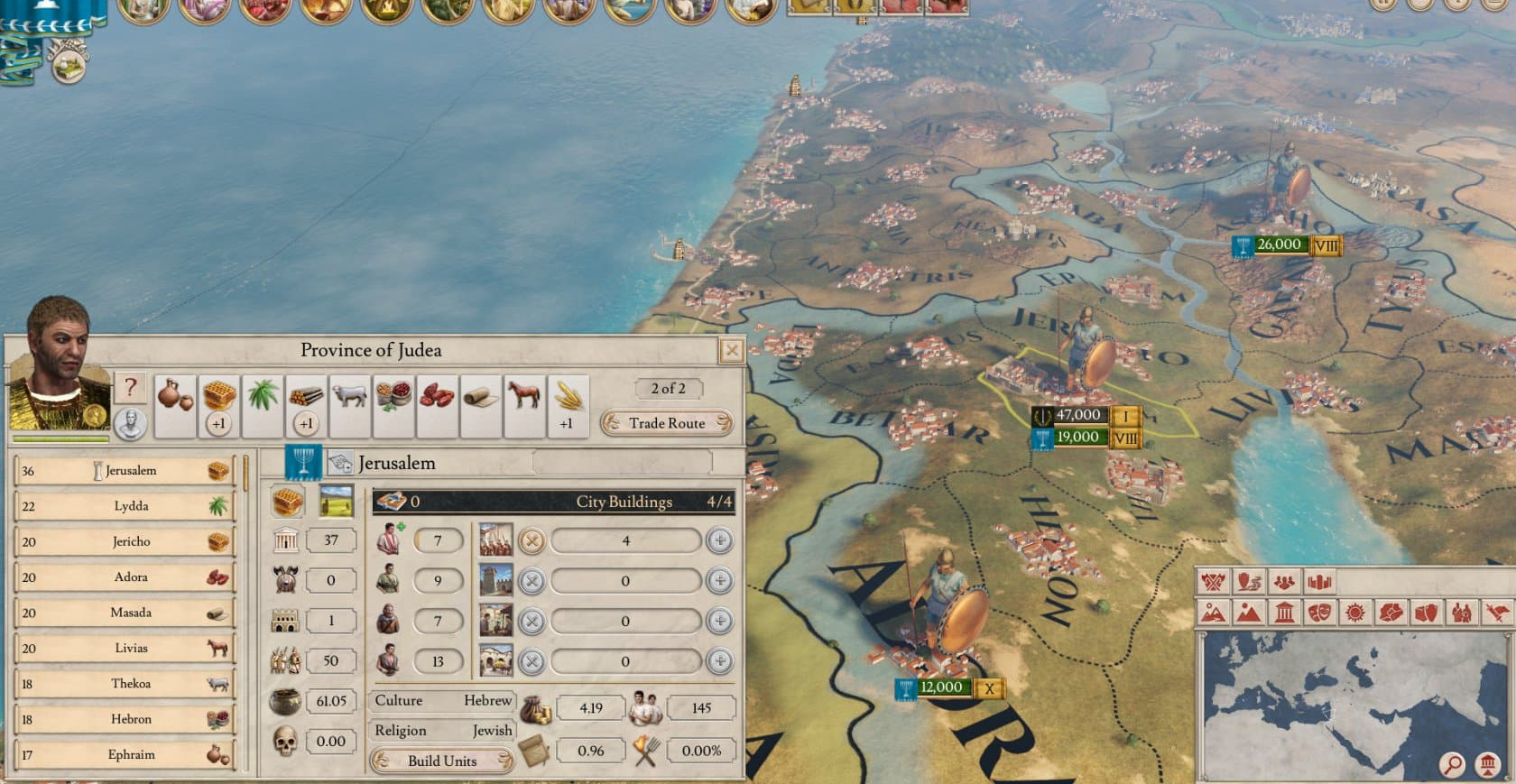Click the Culture Hebrew field
Image resolution: width=1516 pixels, height=784 pixels.
click(443, 700)
